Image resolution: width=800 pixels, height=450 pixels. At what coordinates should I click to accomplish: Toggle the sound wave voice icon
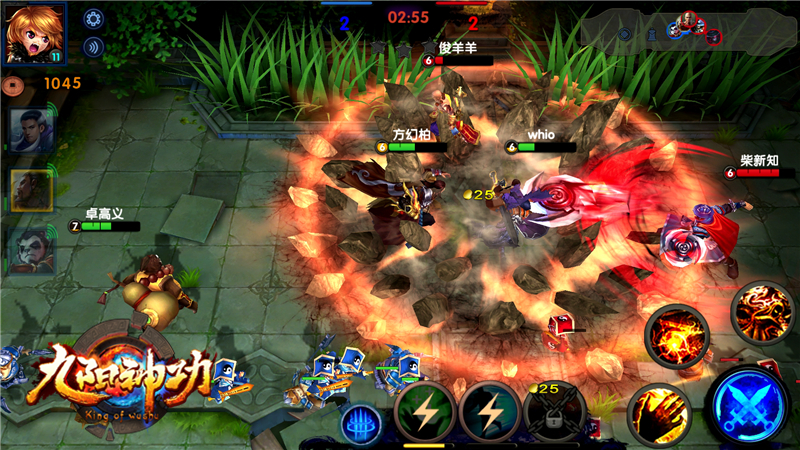(x=93, y=45)
